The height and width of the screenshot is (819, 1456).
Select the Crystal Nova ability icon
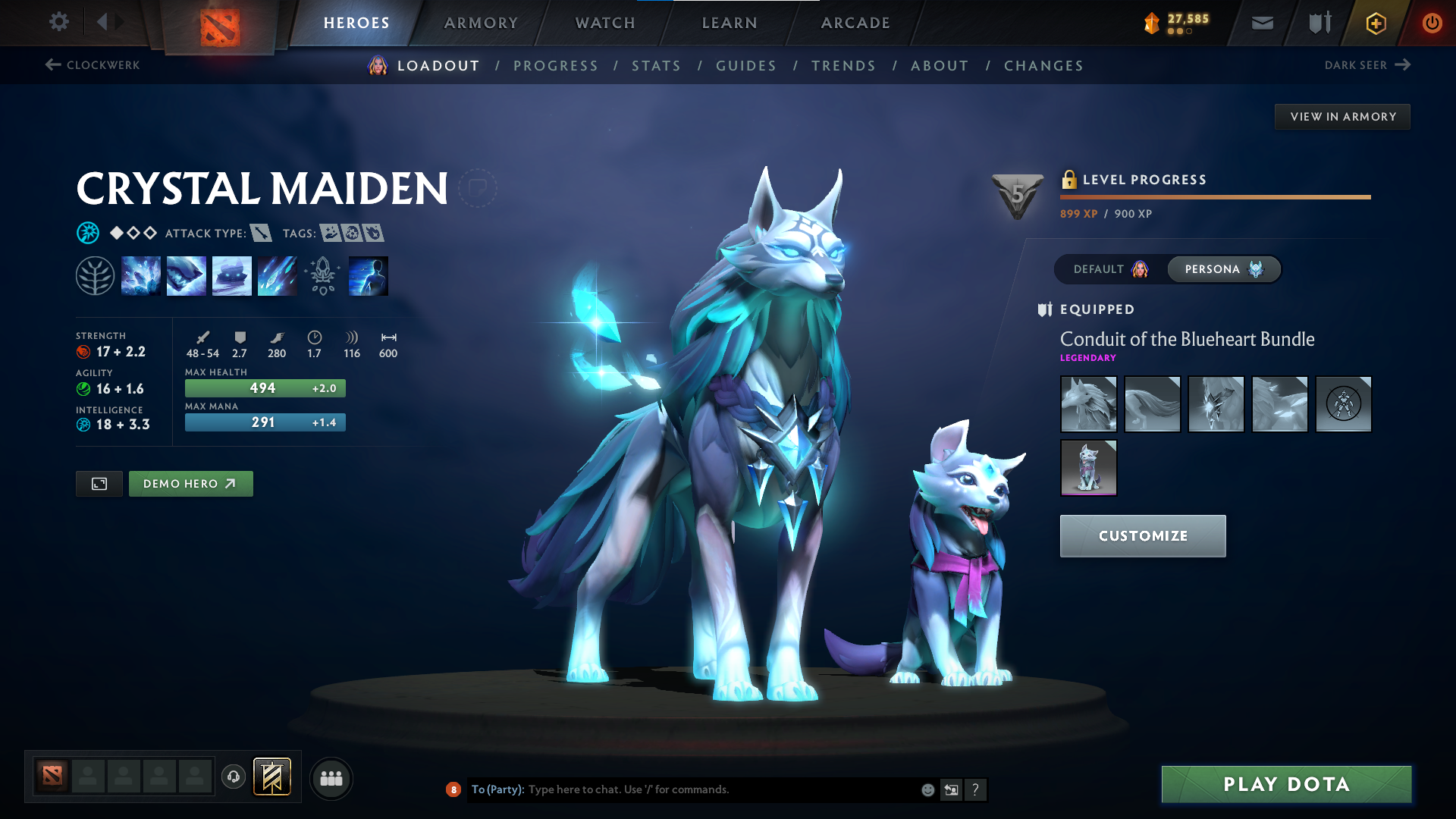click(141, 275)
